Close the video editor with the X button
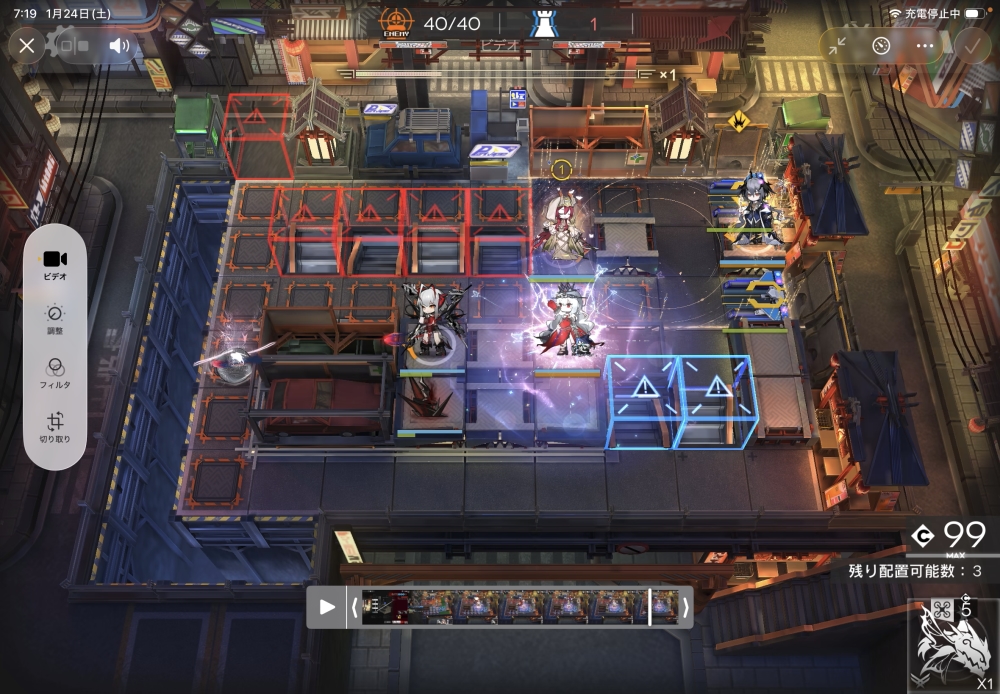The image size is (1000, 694). pos(27,45)
